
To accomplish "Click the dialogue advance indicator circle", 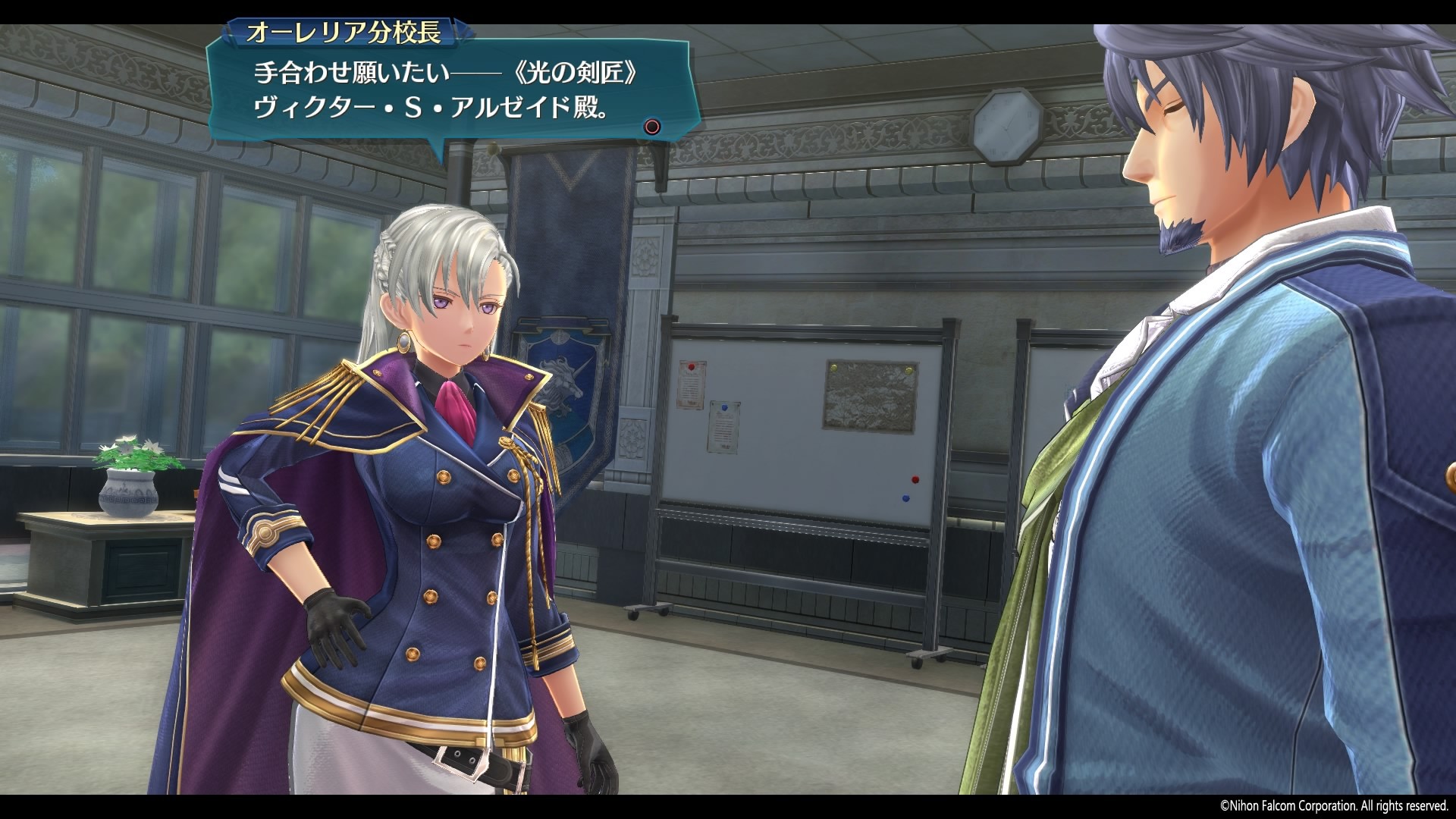I will point(651,127).
